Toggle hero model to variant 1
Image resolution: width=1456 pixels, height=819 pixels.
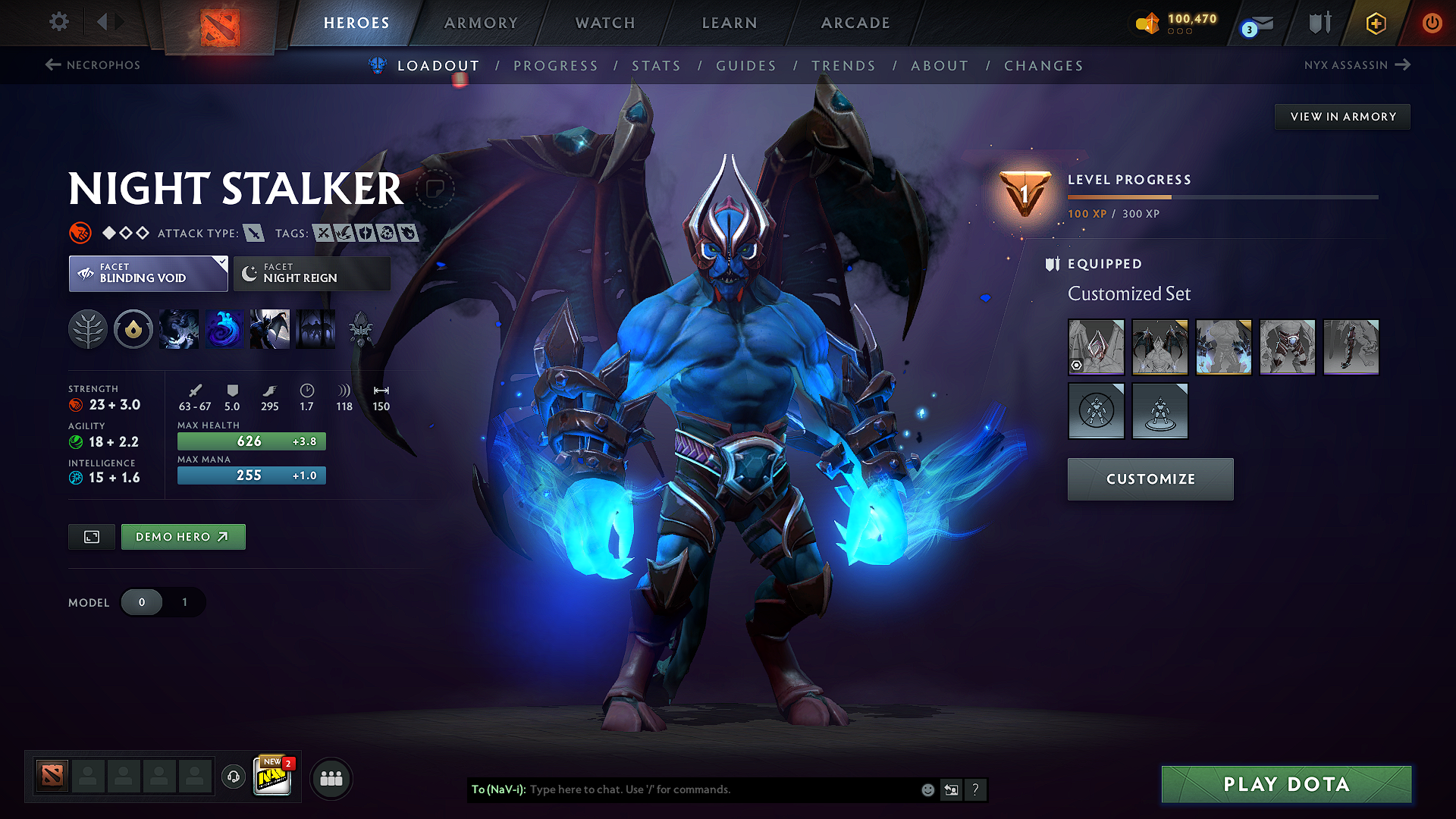184,602
